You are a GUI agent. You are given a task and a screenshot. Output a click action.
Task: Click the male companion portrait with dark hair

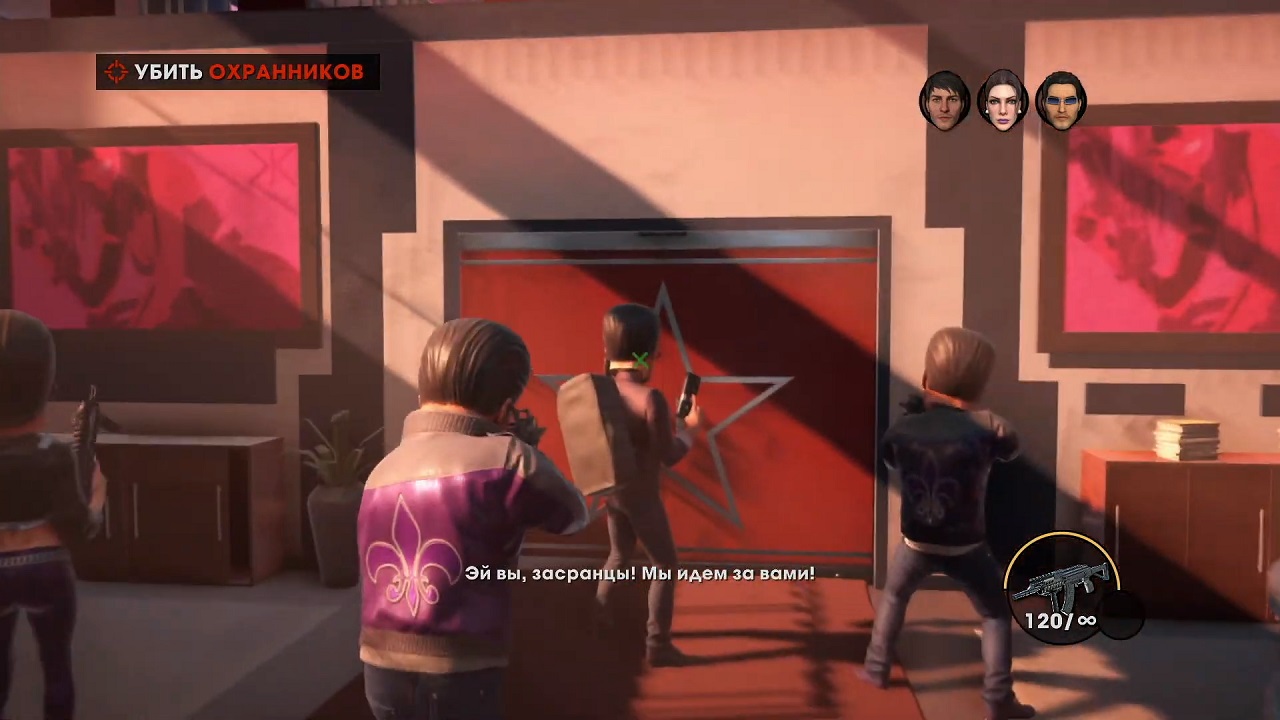946,100
